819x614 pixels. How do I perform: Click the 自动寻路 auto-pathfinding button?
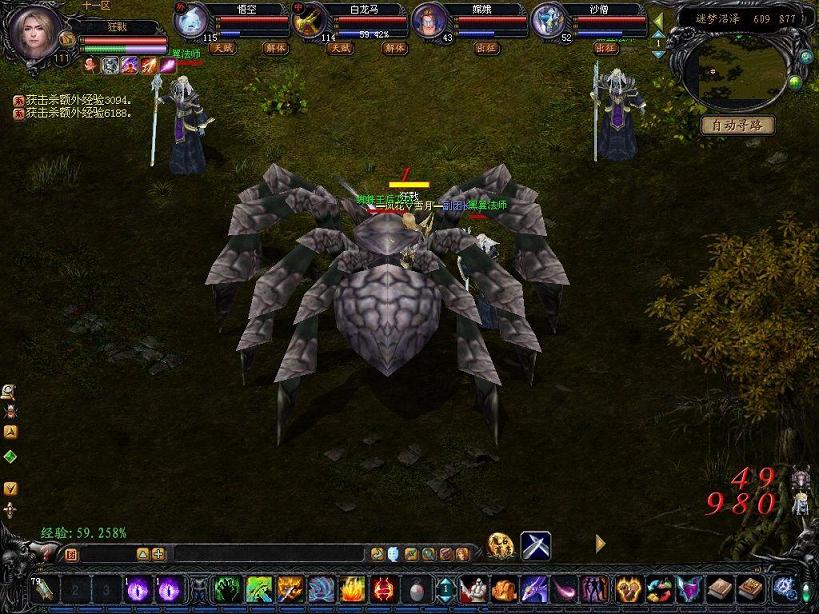tap(738, 125)
